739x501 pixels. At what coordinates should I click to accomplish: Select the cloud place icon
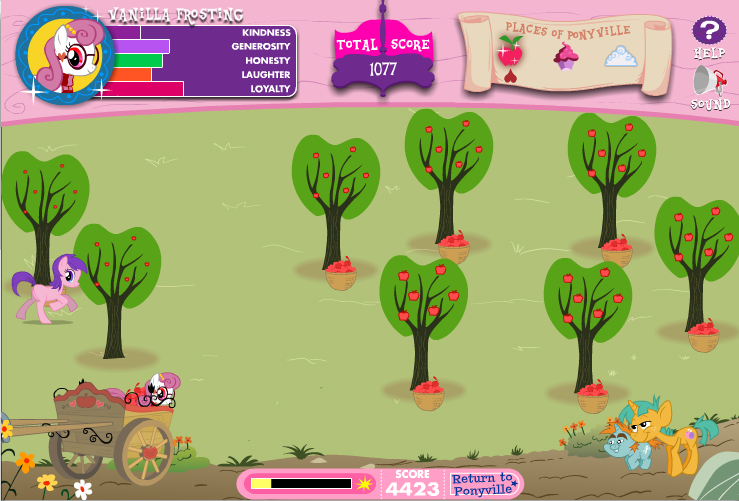(620, 56)
